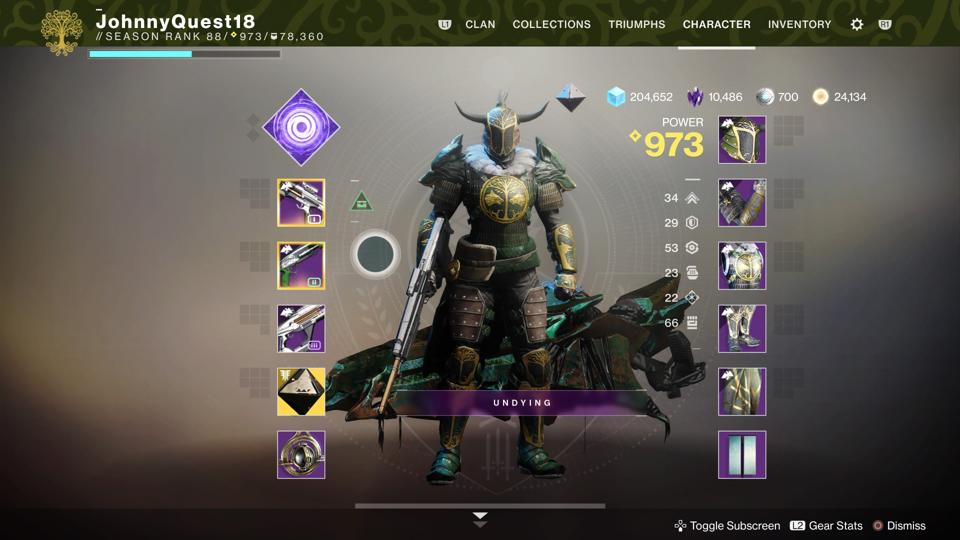This screenshot has height=540, width=960.
Task: Open the Clan tab
Action: pos(480,24)
